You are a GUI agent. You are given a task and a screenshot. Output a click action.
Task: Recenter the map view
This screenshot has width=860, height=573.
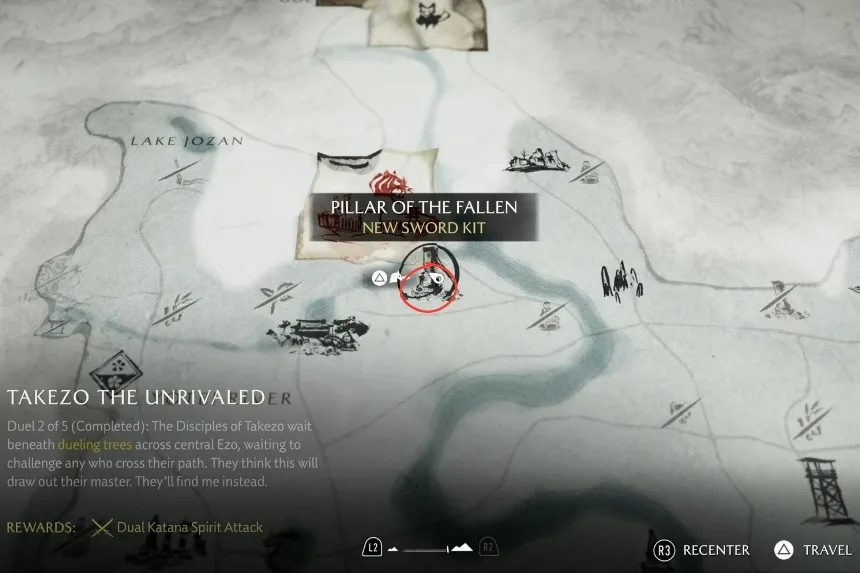[702, 550]
